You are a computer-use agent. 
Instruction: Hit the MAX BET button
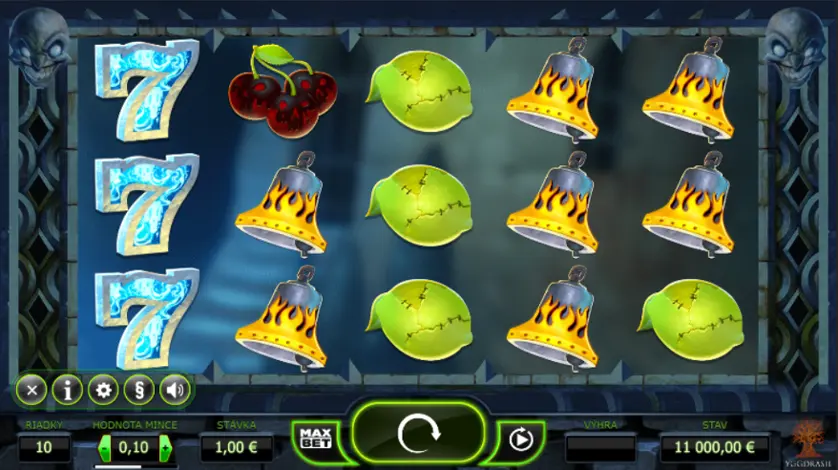(x=314, y=438)
